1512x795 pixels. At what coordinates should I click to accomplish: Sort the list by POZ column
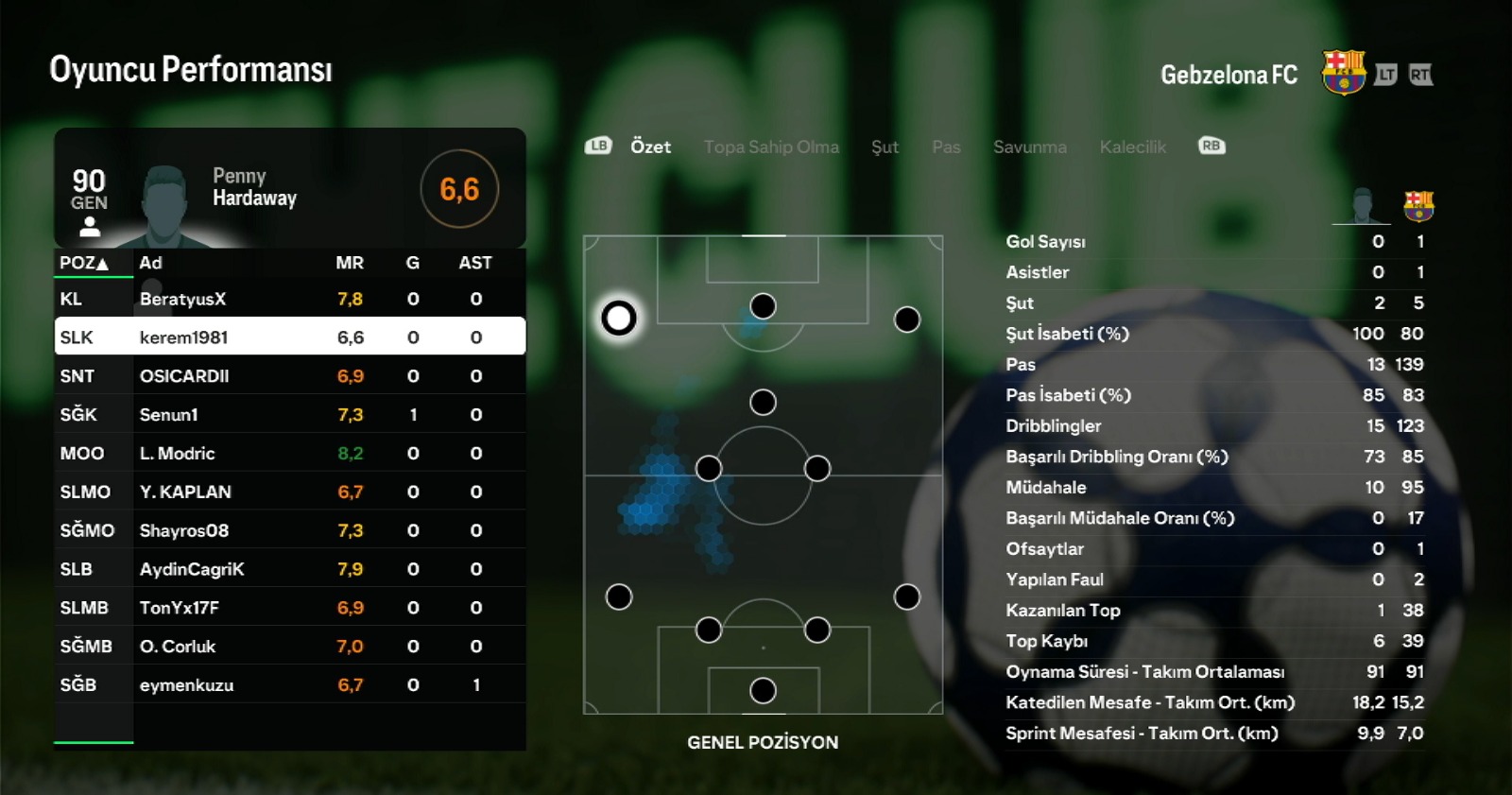pos(83,263)
